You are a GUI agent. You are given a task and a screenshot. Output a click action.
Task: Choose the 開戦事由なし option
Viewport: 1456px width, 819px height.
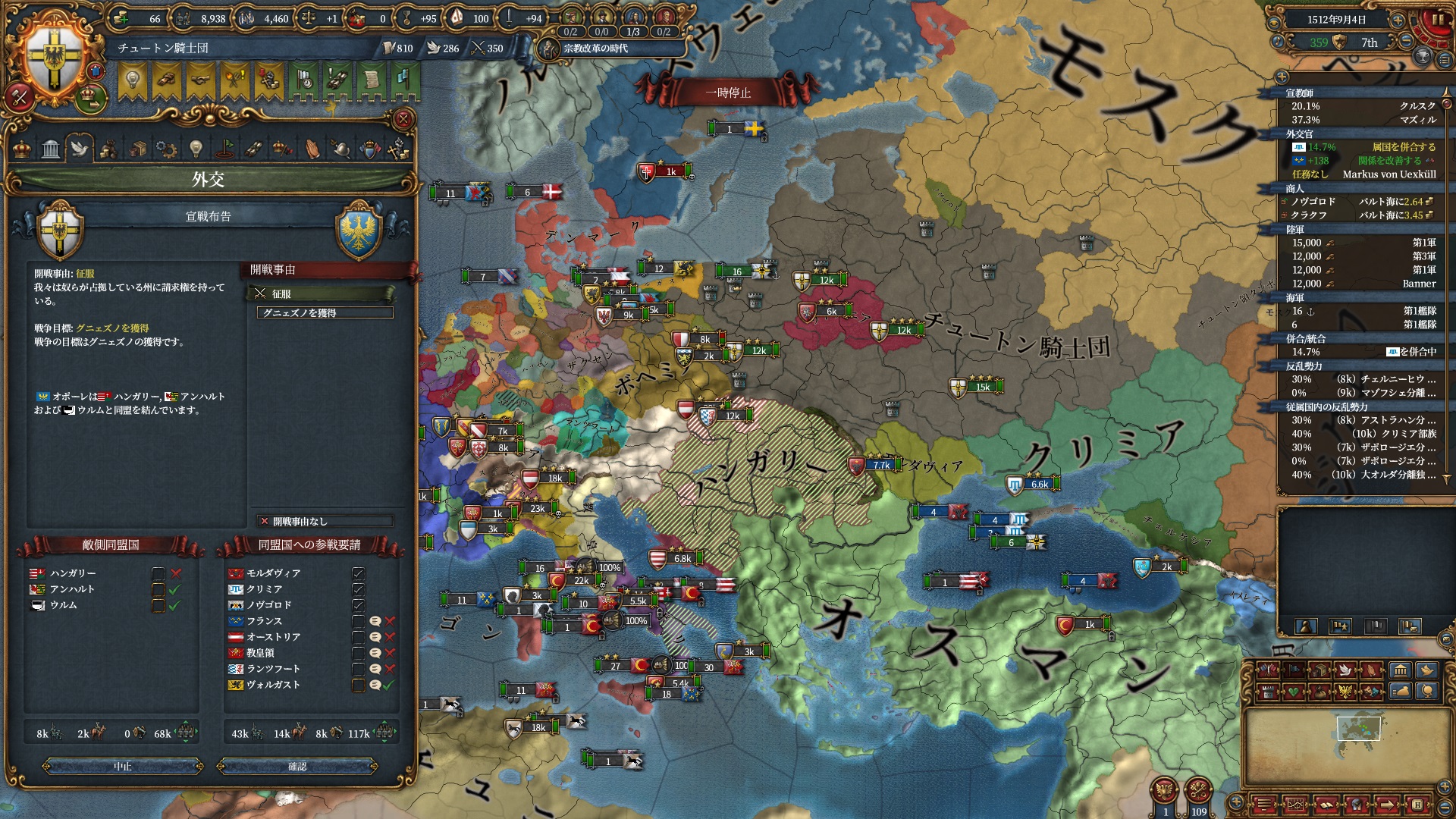point(325,521)
